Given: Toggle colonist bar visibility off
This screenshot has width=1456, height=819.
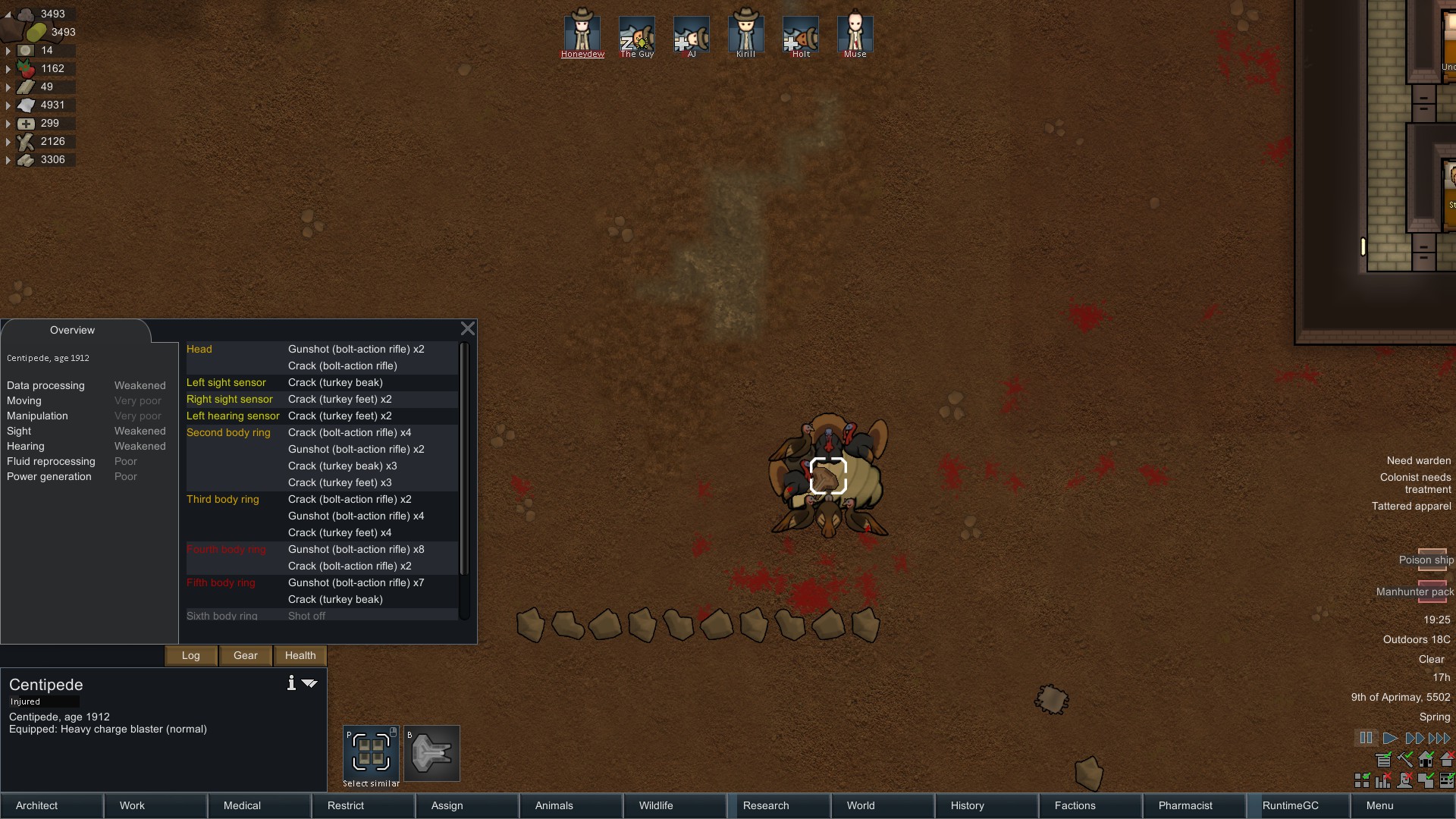Looking at the screenshot, I should click(1404, 781).
